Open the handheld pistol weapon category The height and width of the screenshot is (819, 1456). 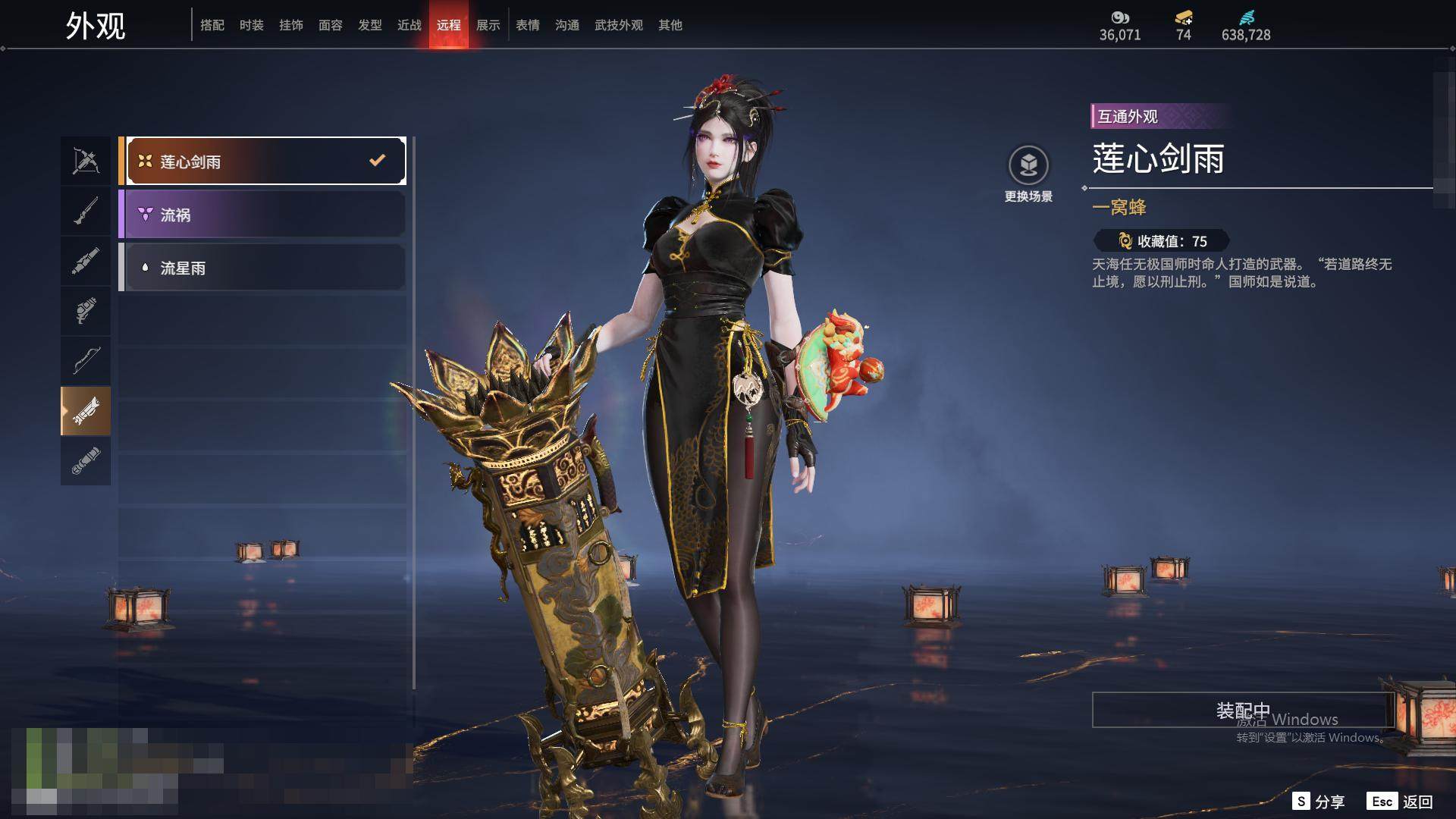[x=86, y=311]
